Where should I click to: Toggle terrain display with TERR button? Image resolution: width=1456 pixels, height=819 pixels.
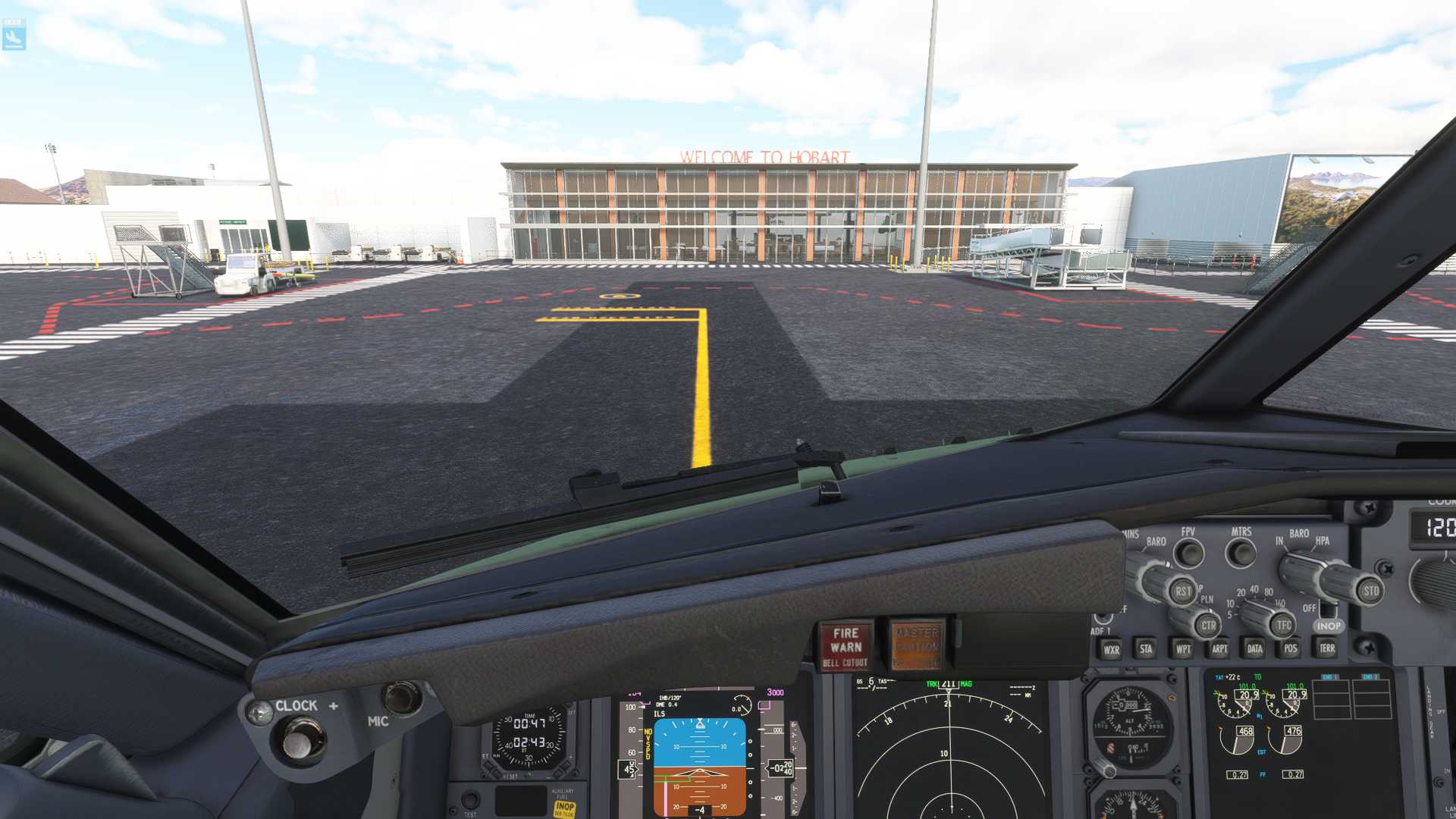1327,648
